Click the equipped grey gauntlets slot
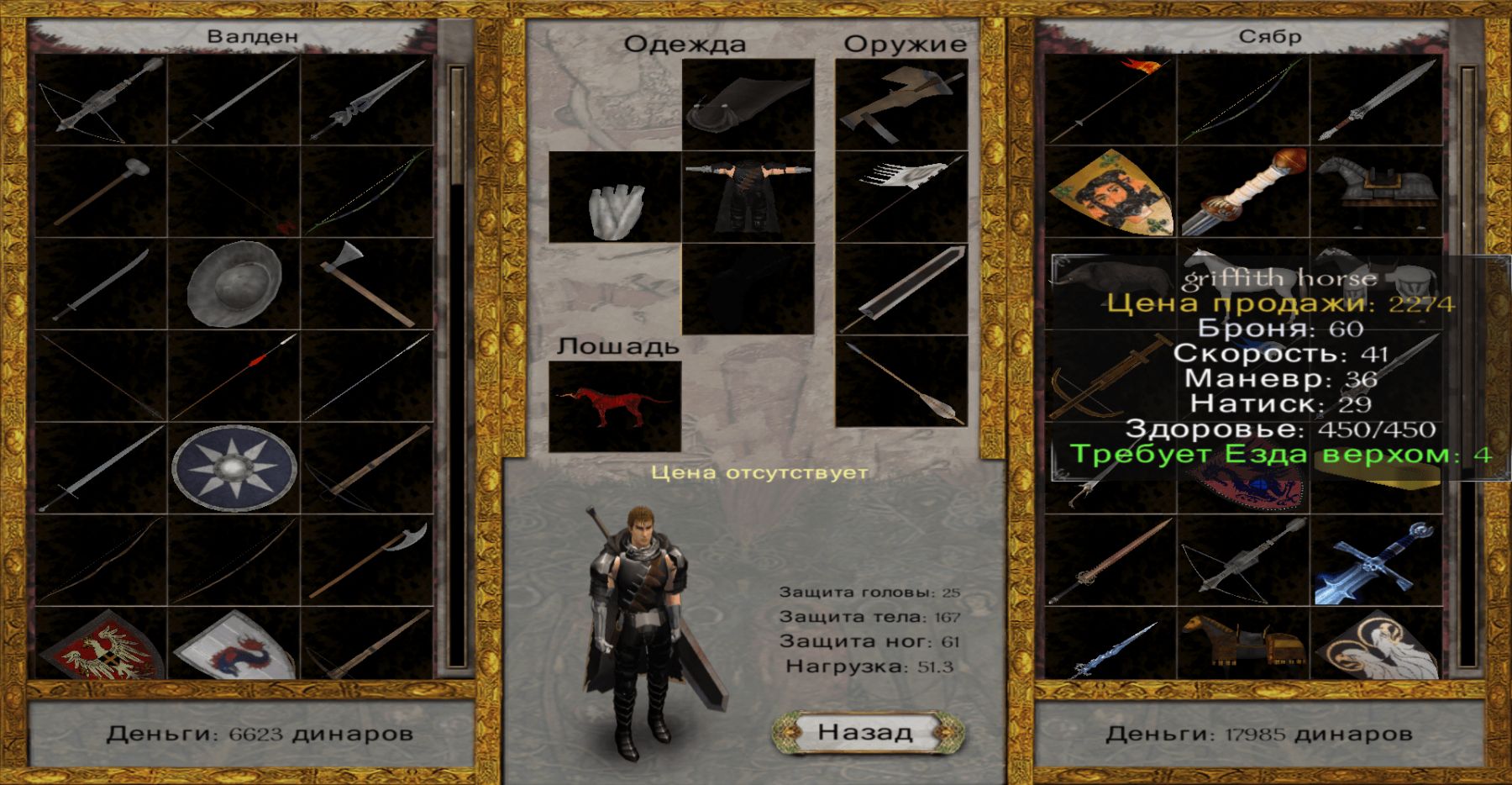Viewport: 1512px width, 785px height. click(x=615, y=198)
